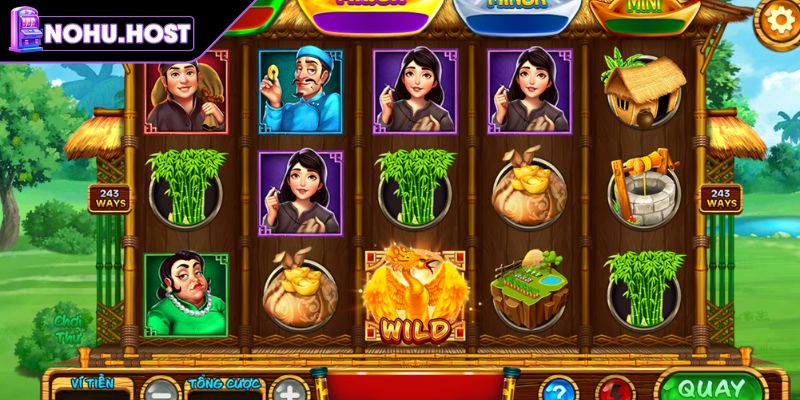Image resolution: width=800 pixels, height=400 pixels.
Task: Click the red round button beside help
Action: pos(614,390)
